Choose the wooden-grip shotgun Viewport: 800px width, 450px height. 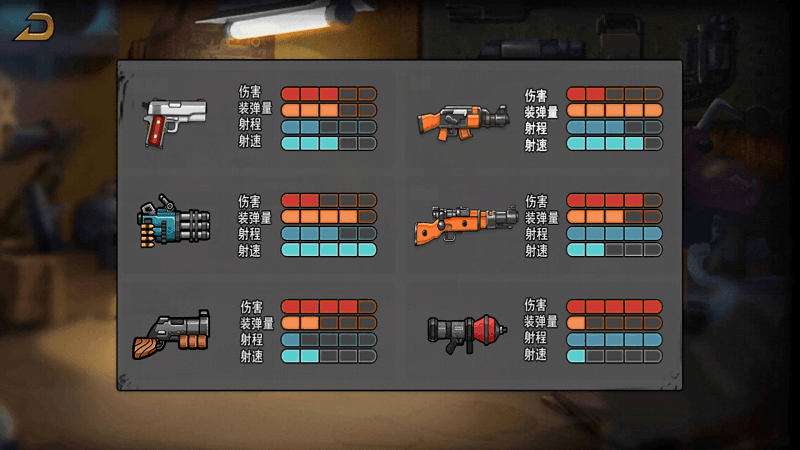(x=172, y=333)
